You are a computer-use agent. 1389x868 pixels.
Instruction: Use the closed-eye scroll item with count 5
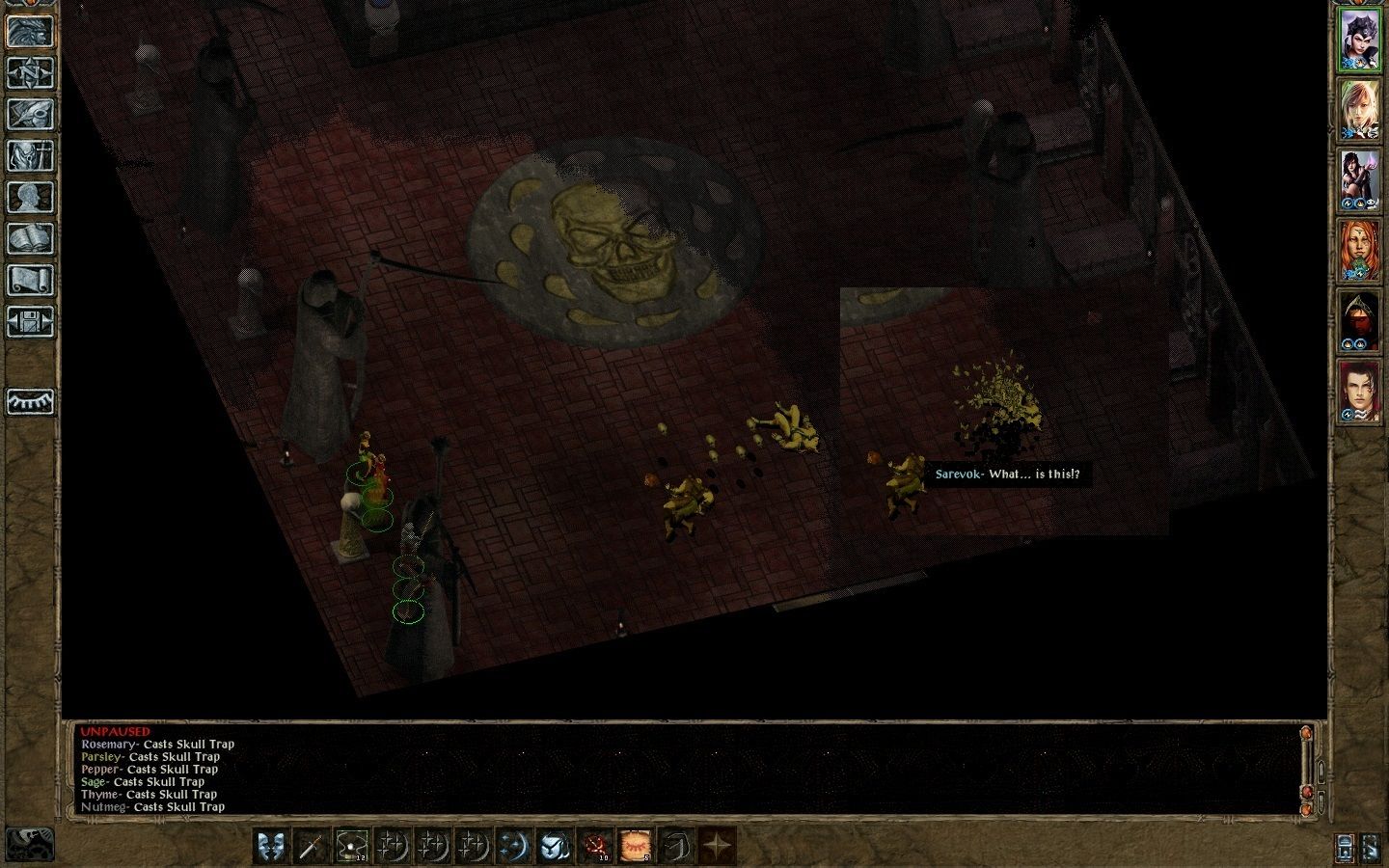[636, 846]
